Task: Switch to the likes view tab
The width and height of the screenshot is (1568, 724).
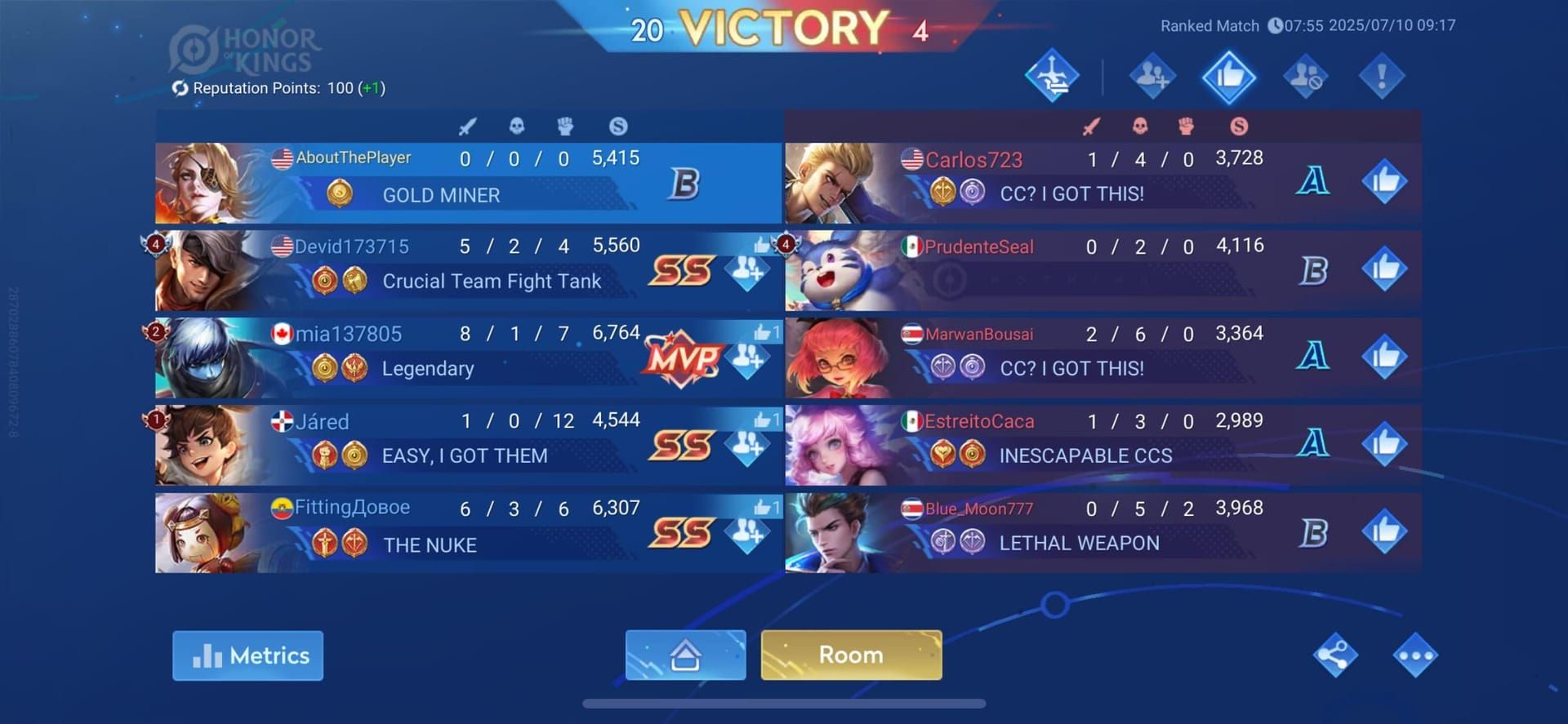Action: point(1227,75)
